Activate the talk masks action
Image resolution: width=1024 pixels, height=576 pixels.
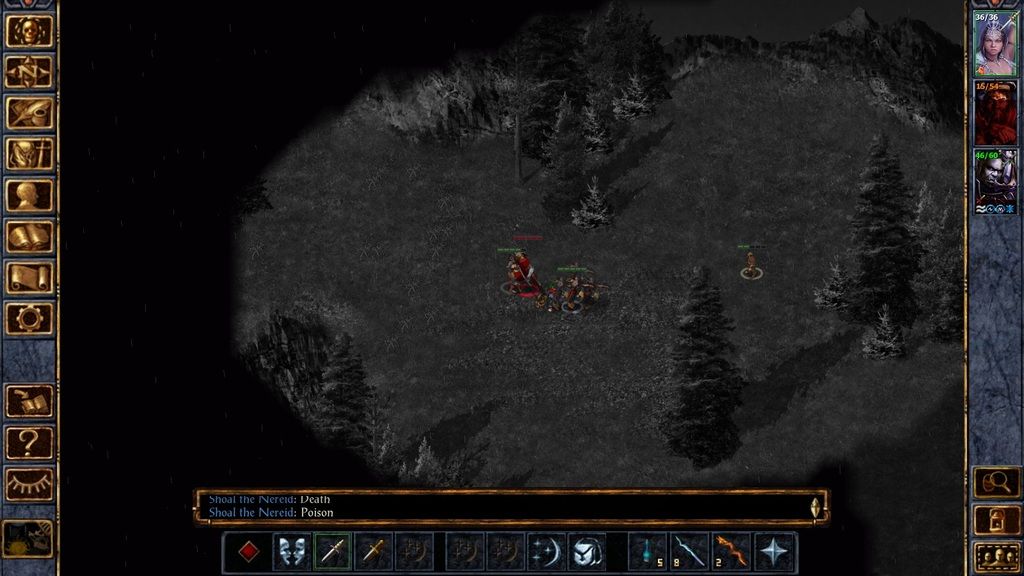pos(292,552)
